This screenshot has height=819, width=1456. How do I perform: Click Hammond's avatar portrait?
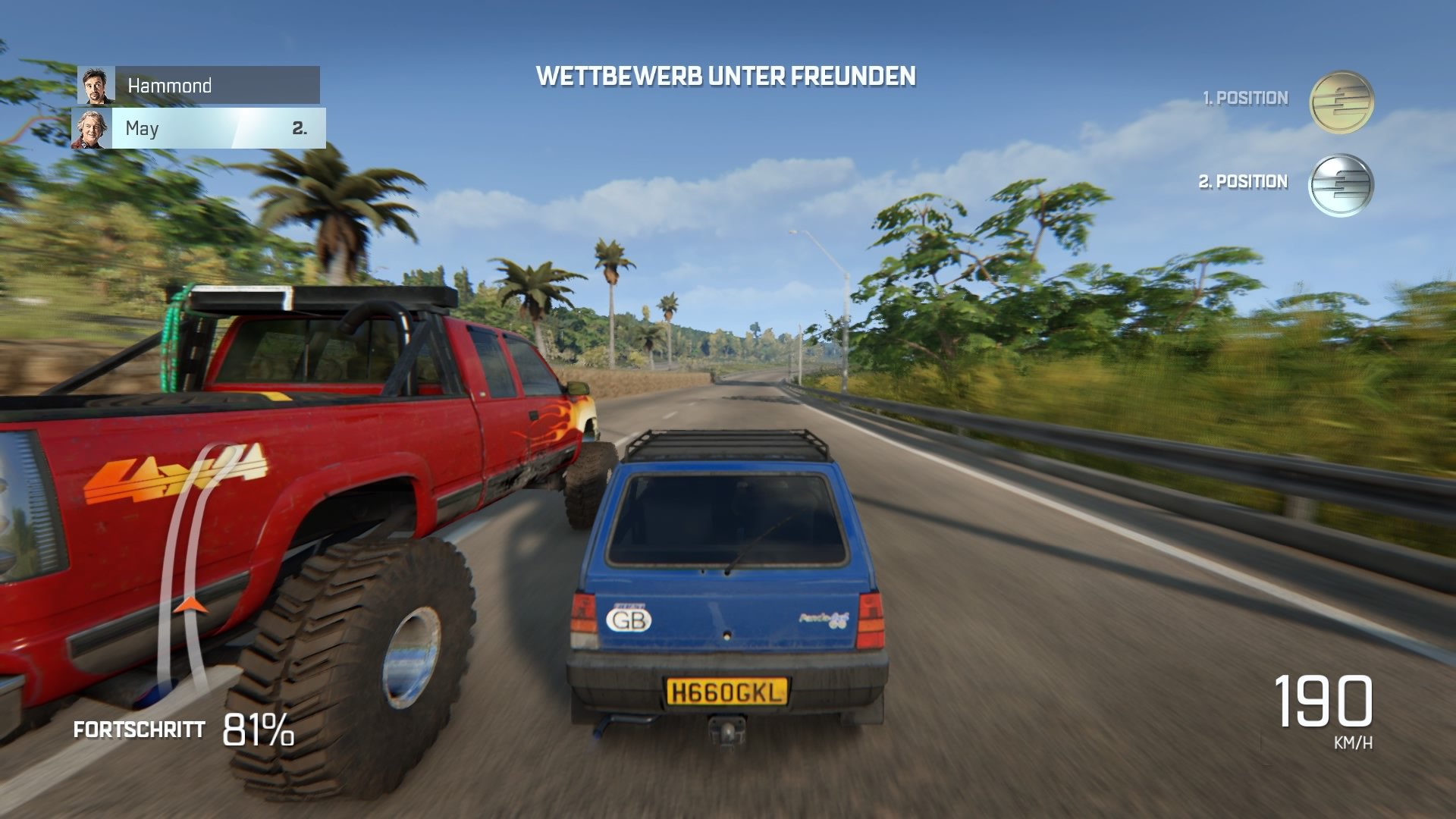click(97, 85)
